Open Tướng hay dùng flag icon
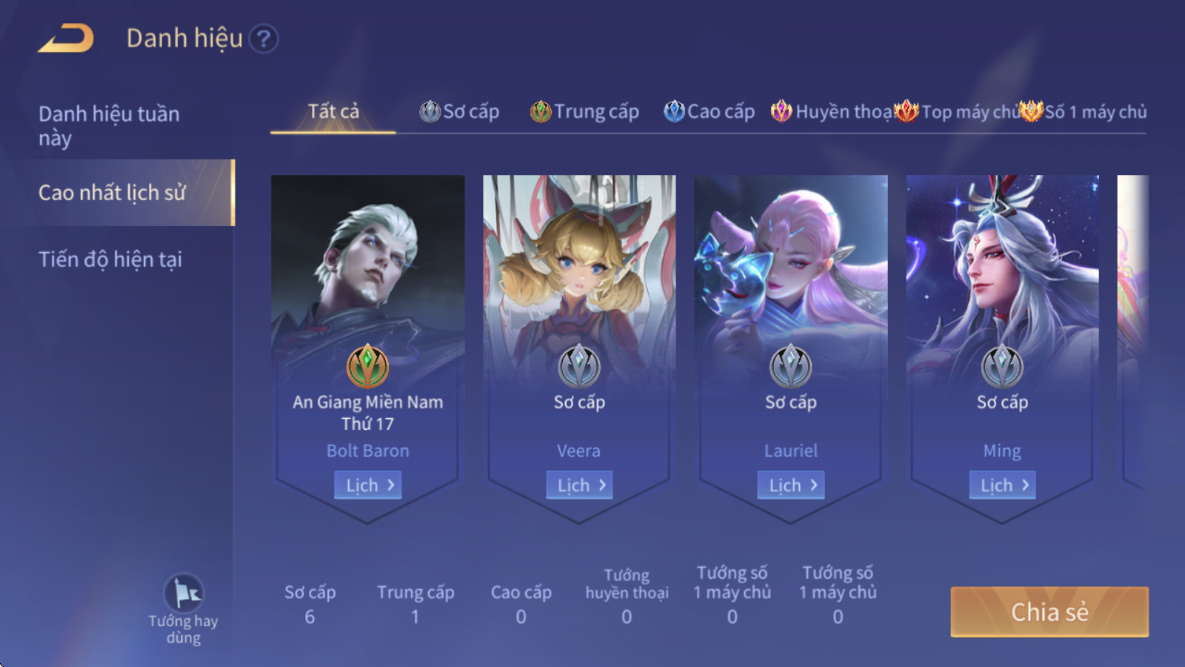This screenshot has width=1185, height=667. [183, 594]
